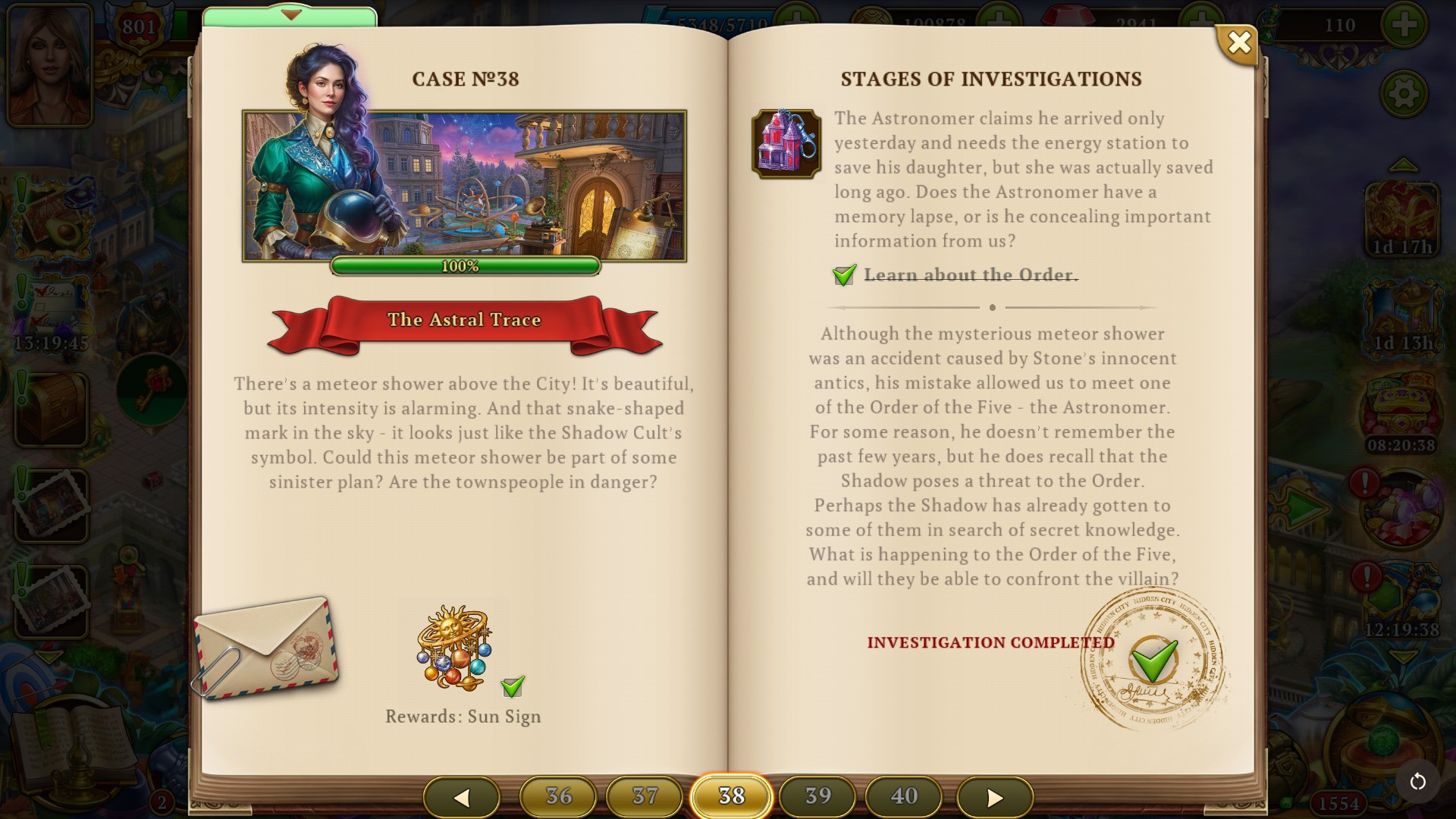Open case number 36
The image size is (1456, 819).
559,797
